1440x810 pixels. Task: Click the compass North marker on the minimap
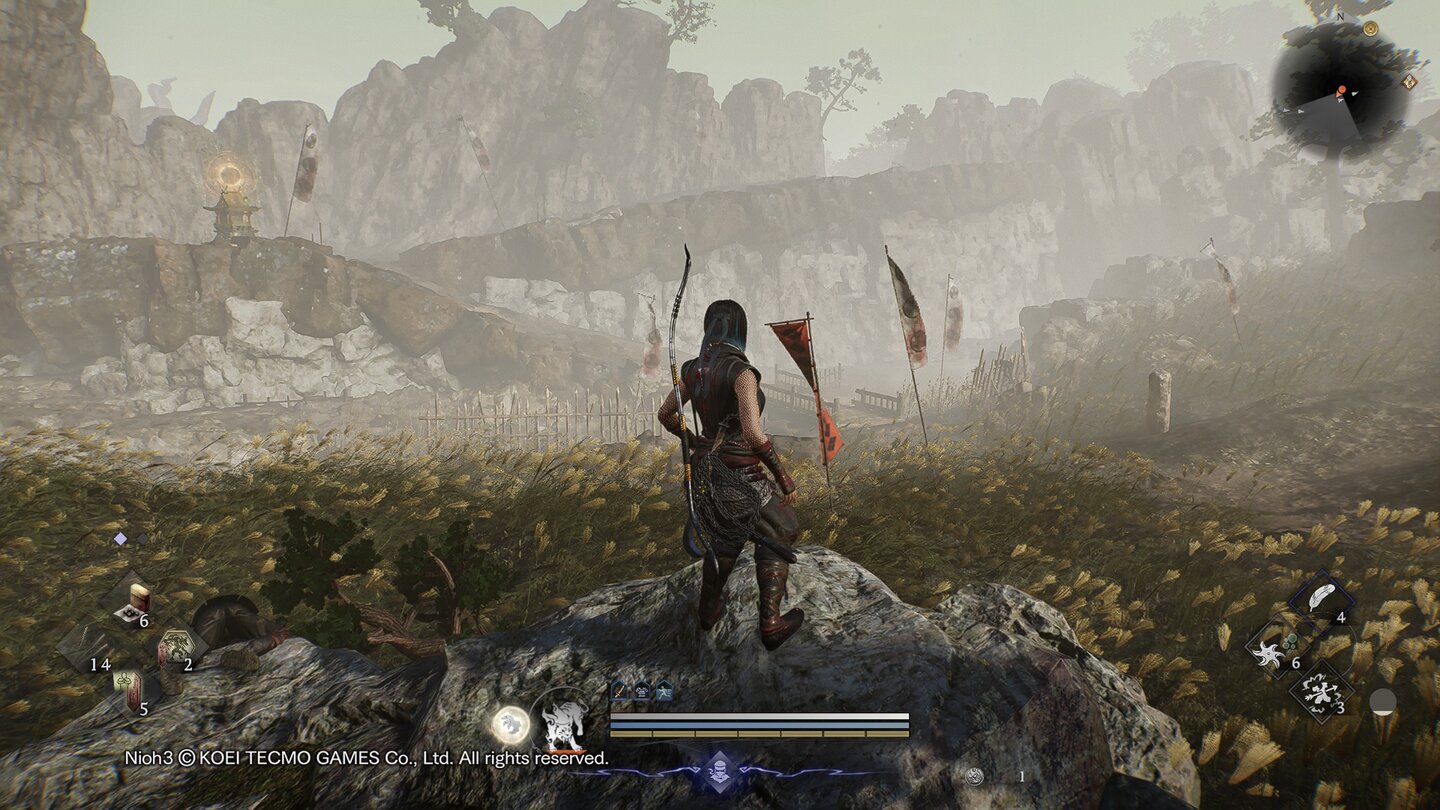point(1341,17)
